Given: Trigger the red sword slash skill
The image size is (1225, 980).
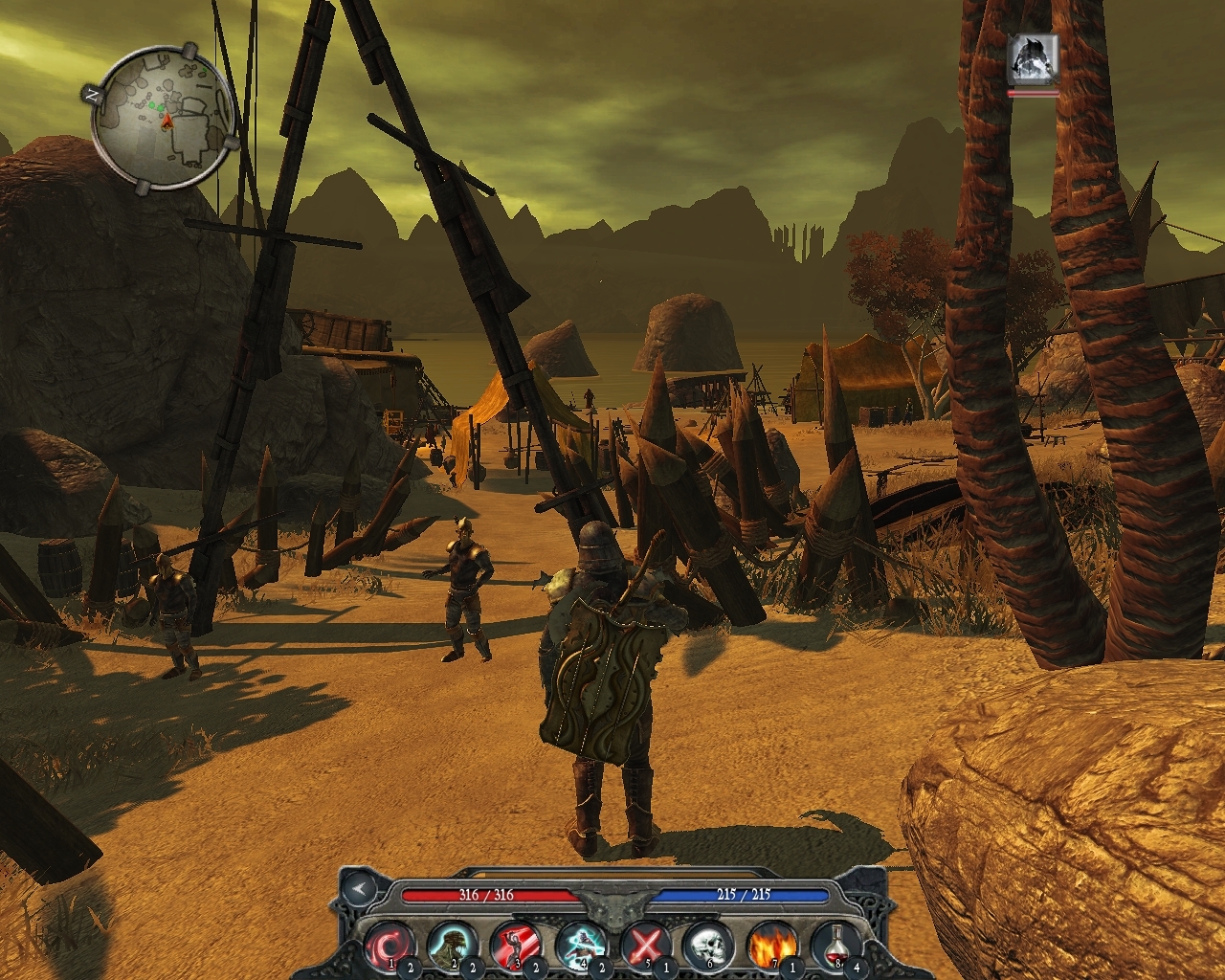Looking at the screenshot, I should coord(515,946).
